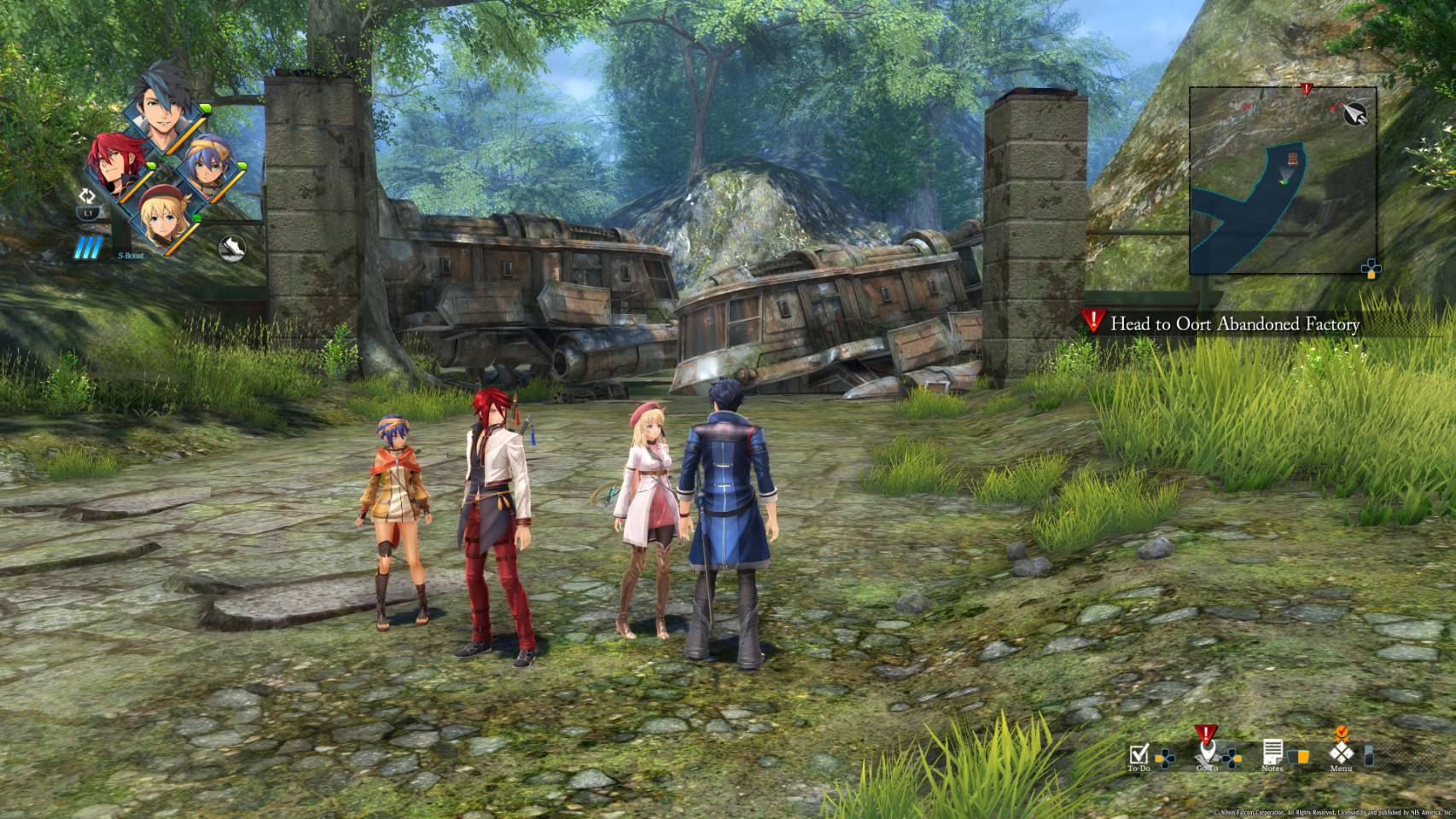Show the Notes page
The height and width of the screenshot is (819, 1456).
pyautogui.click(x=1272, y=754)
